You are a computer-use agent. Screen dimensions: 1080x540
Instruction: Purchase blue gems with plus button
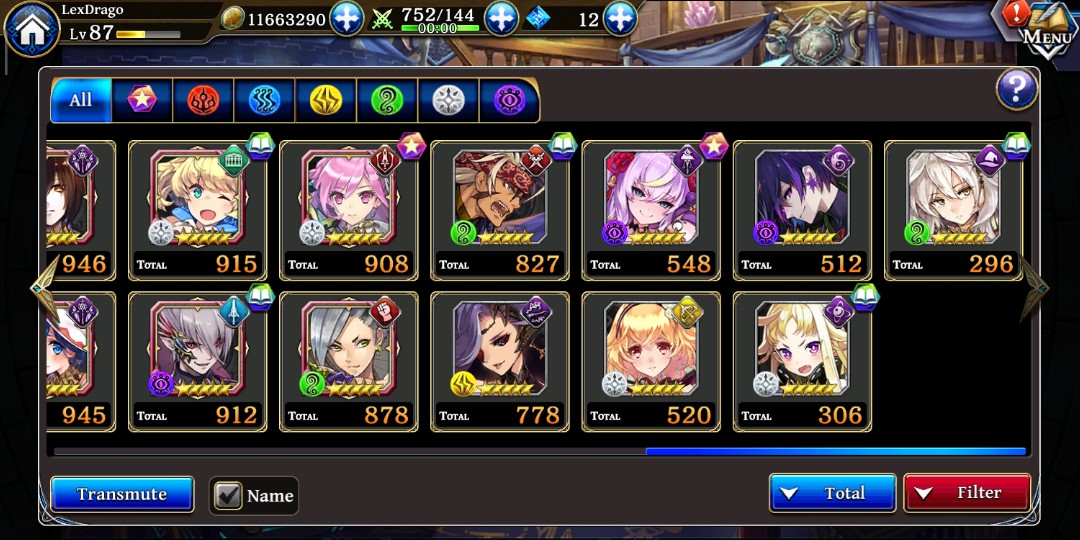(x=620, y=19)
